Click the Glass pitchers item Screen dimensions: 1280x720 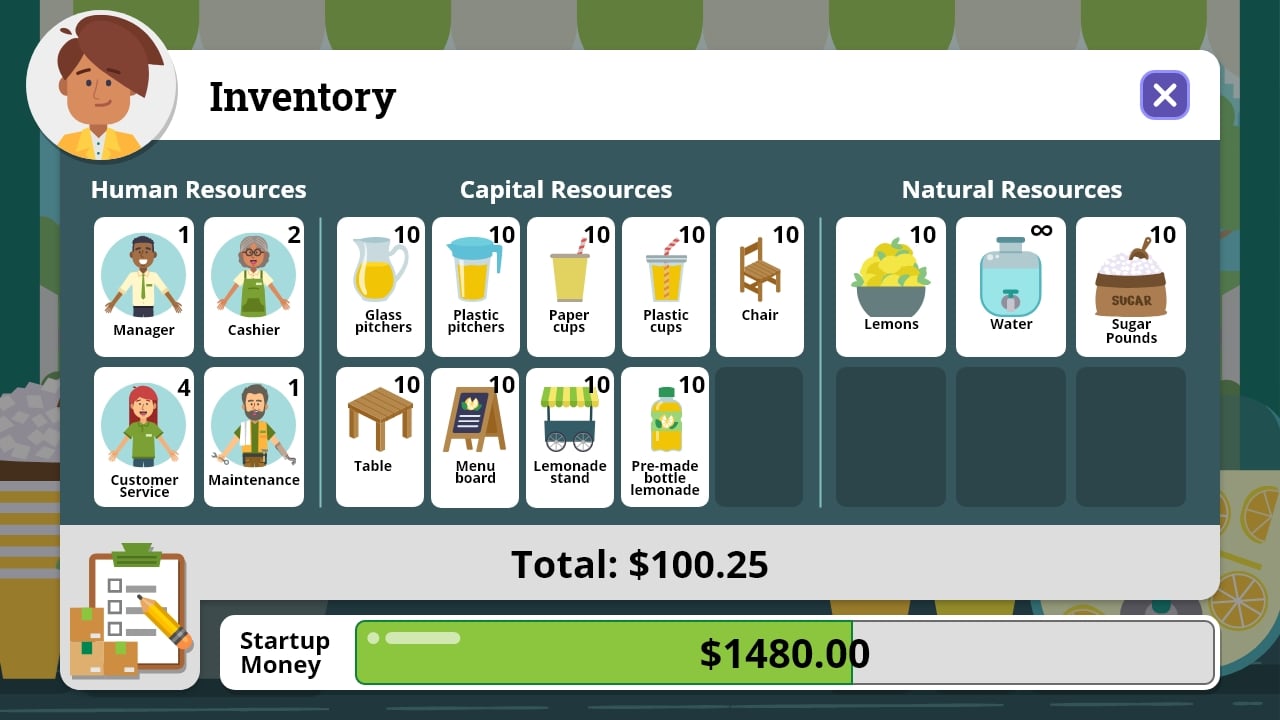coord(380,287)
